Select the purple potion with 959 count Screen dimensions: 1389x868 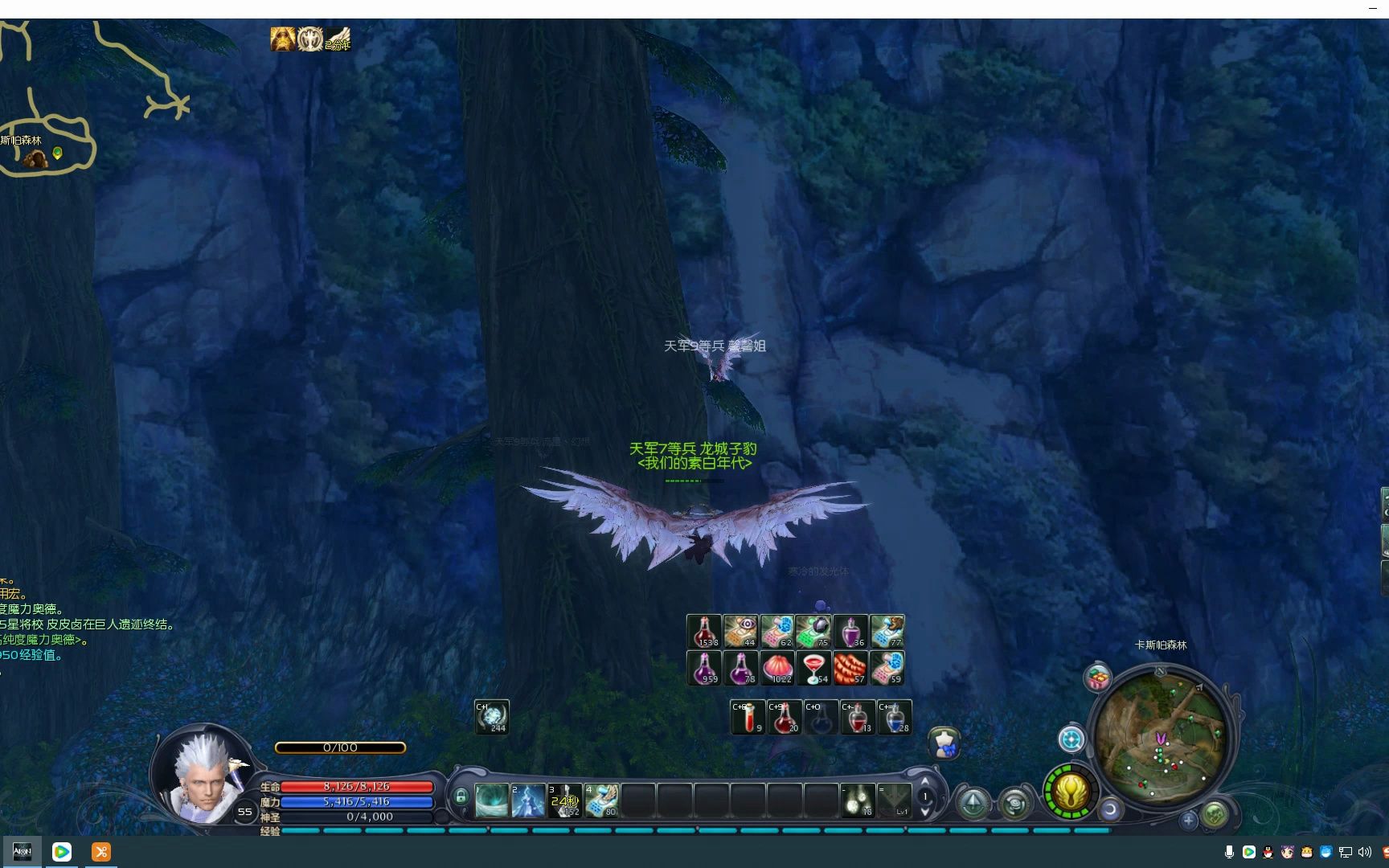tap(704, 669)
